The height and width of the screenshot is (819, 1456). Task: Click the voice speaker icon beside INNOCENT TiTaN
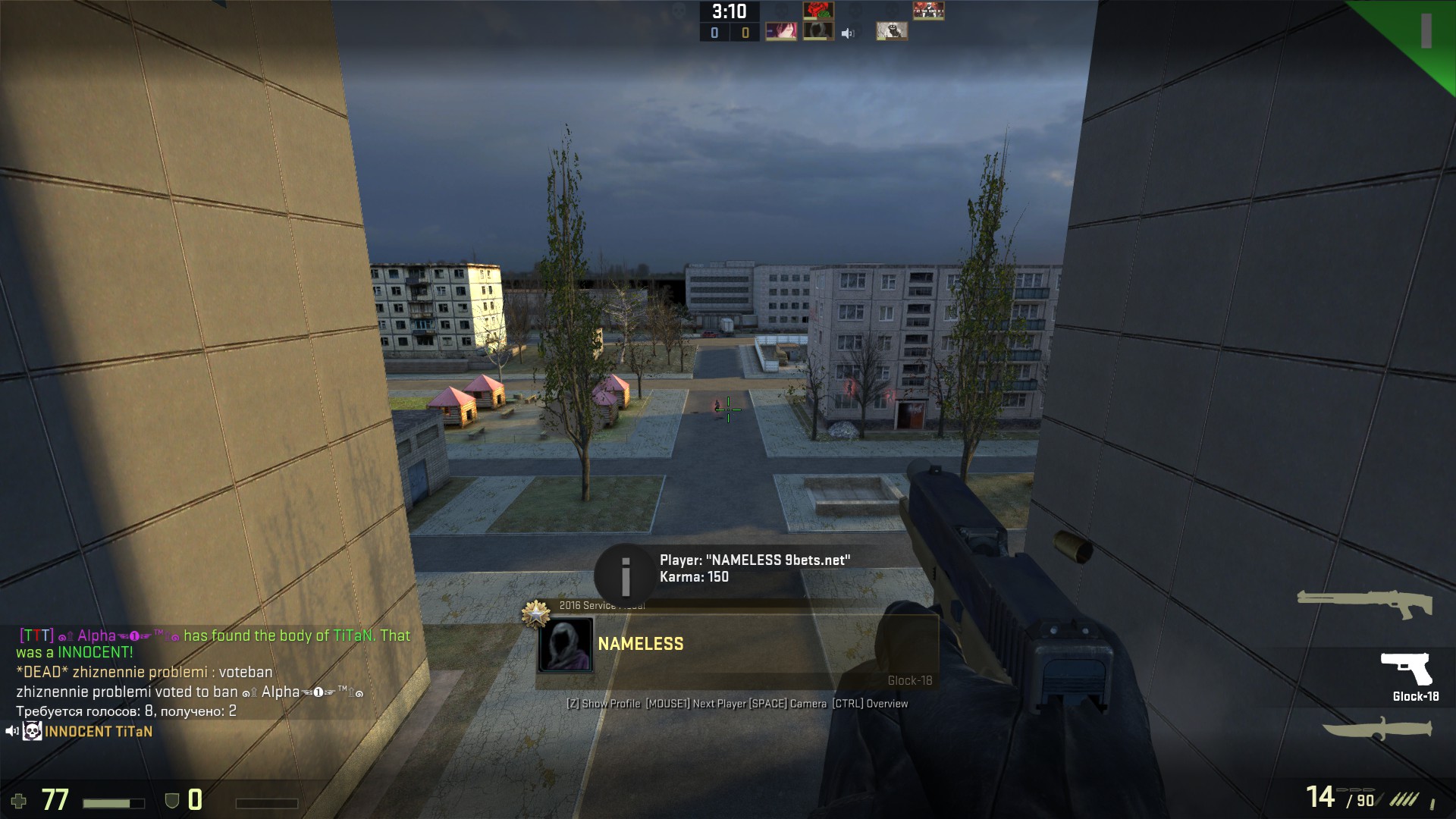point(11,732)
